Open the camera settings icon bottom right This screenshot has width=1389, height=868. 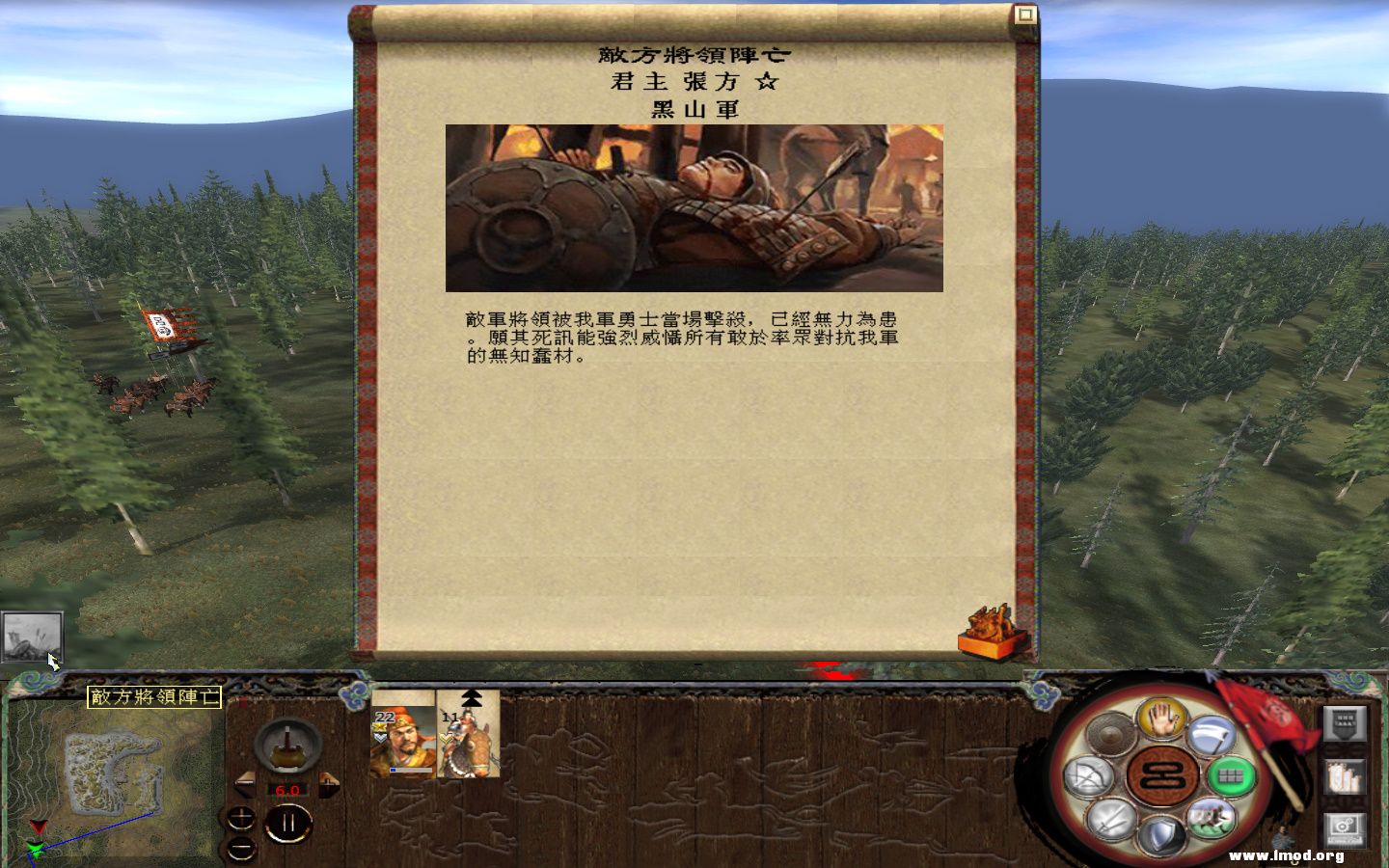click(1344, 827)
